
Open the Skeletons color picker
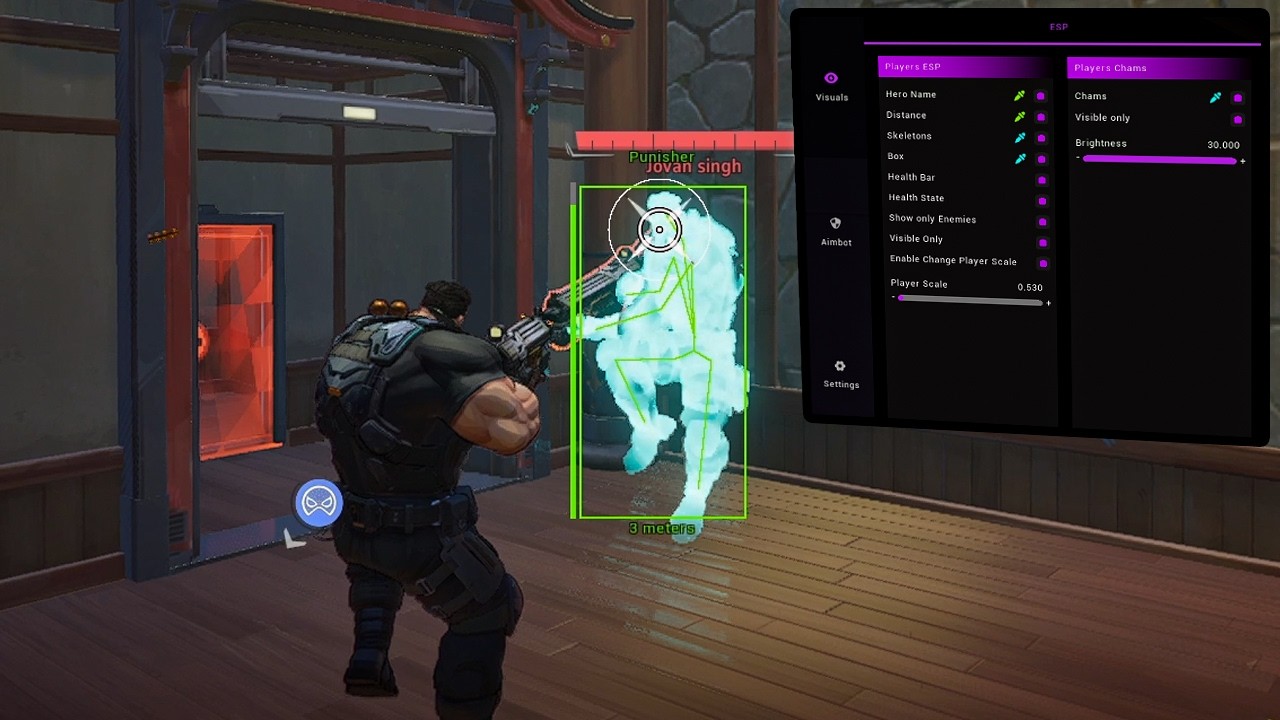(1020, 138)
